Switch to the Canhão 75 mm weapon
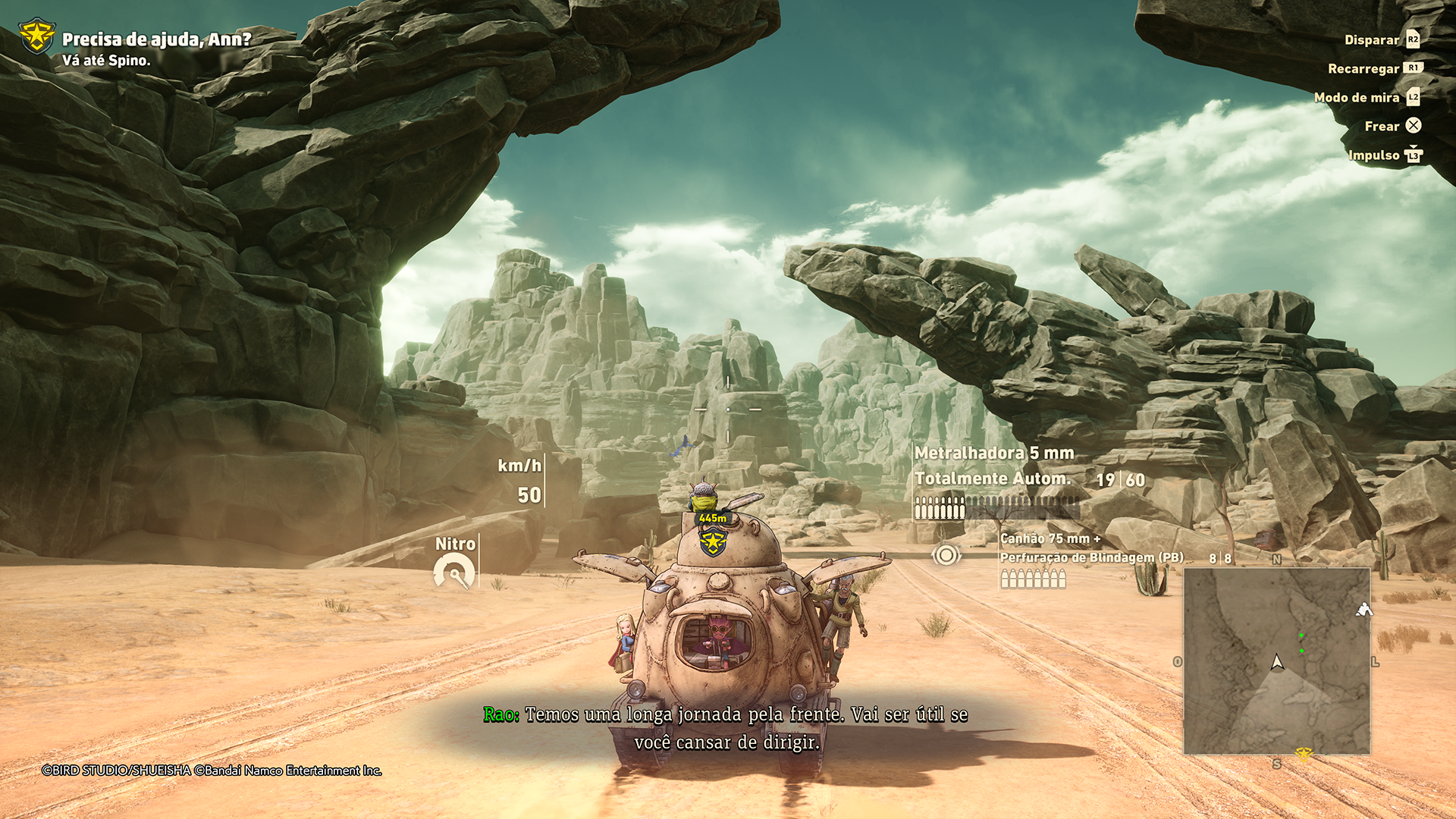Image resolution: width=1456 pixels, height=819 pixels. pyautogui.click(x=1050, y=538)
